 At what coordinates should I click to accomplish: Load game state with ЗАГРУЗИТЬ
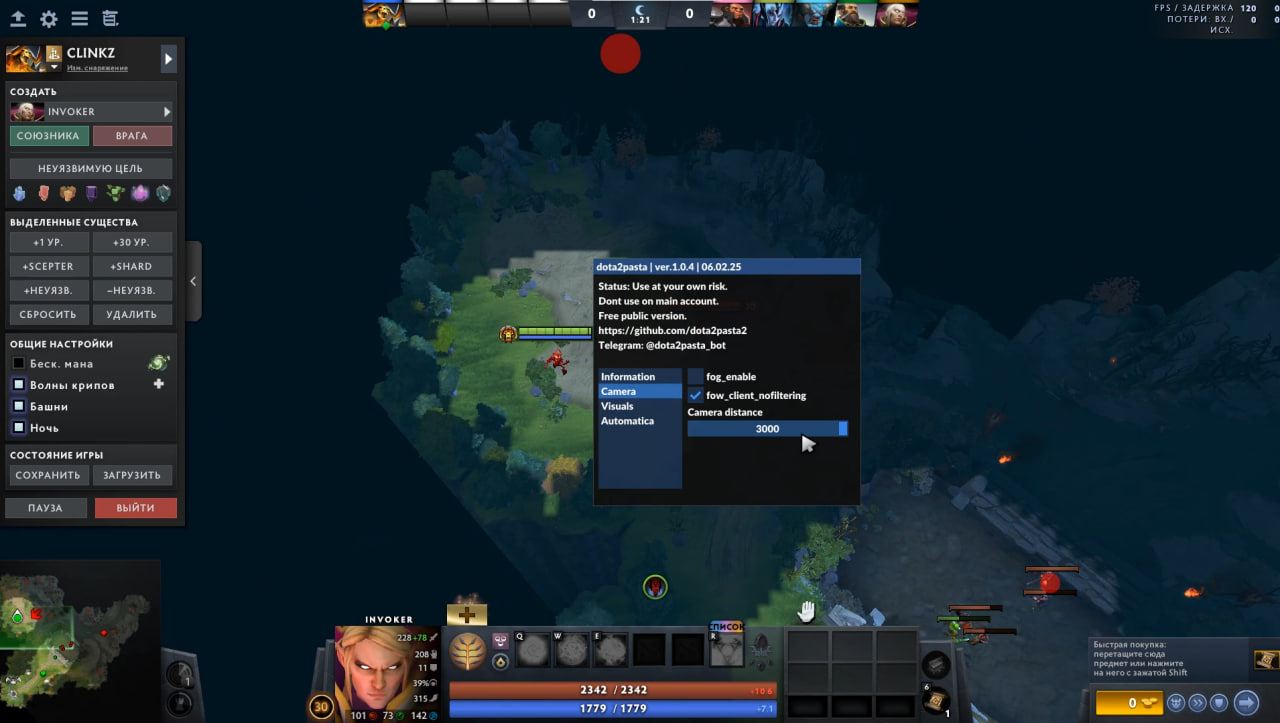tap(132, 476)
